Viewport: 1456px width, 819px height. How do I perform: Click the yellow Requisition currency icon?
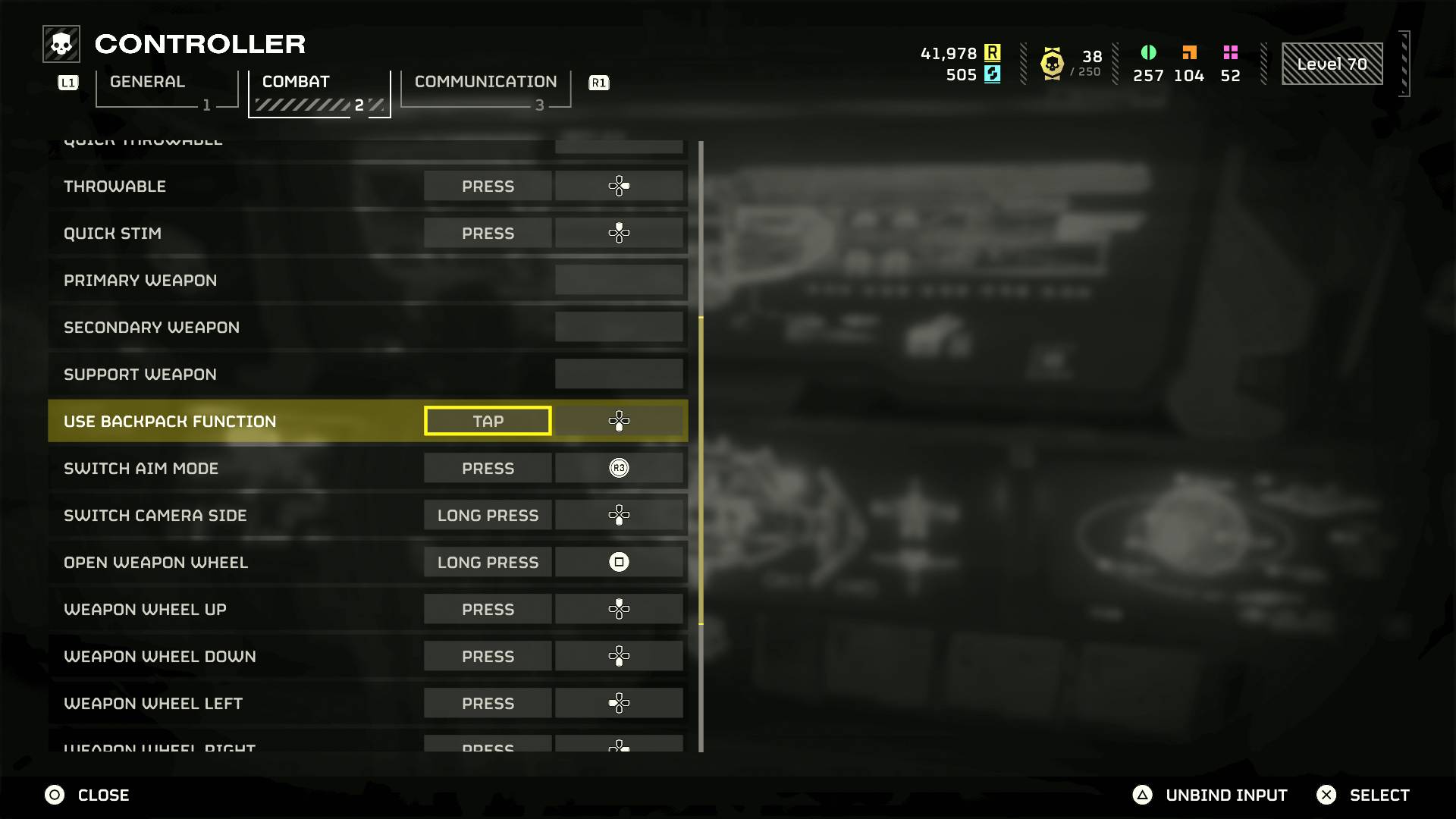[993, 54]
